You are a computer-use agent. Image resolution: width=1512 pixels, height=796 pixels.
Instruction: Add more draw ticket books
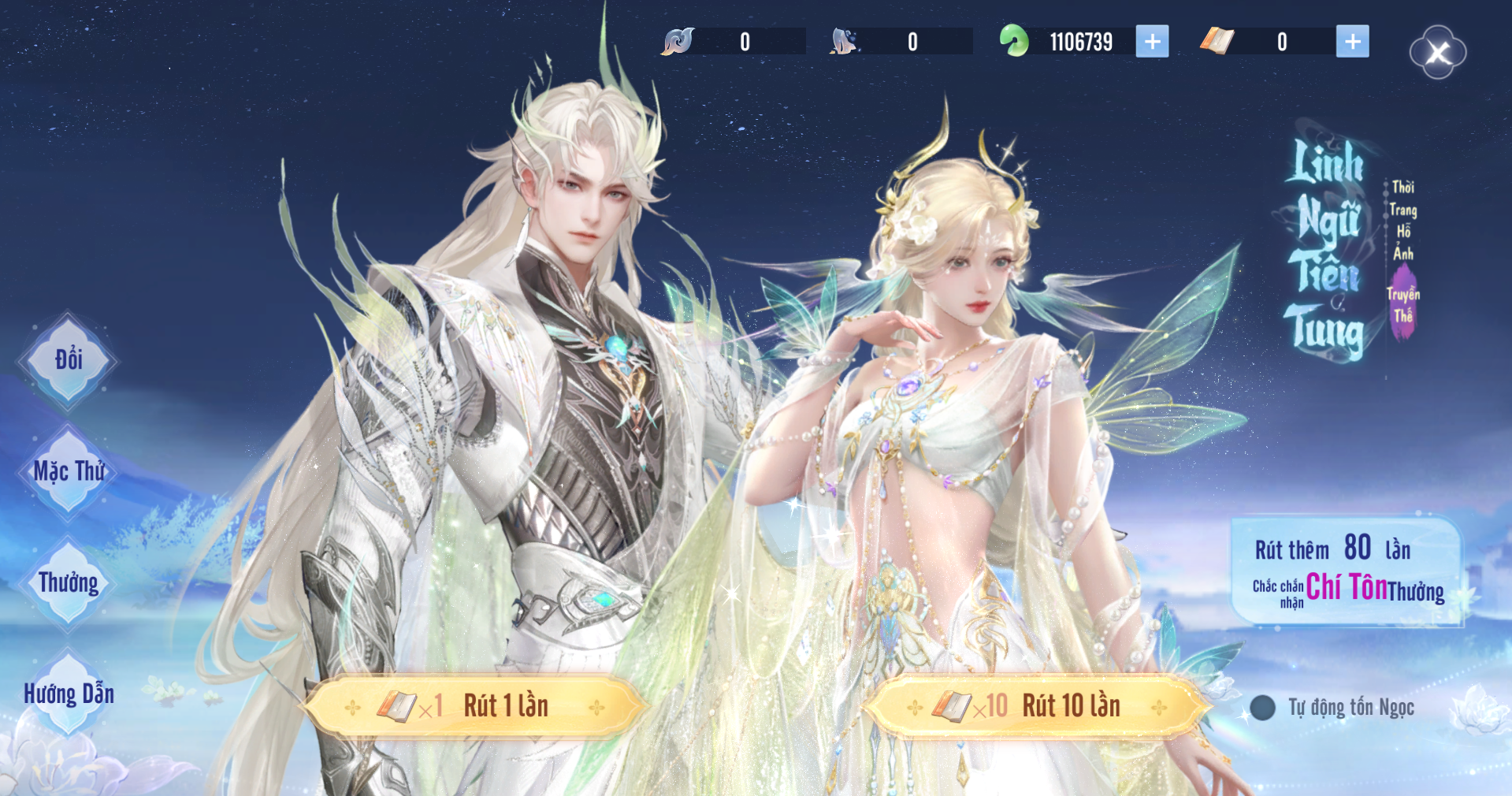(1352, 42)
